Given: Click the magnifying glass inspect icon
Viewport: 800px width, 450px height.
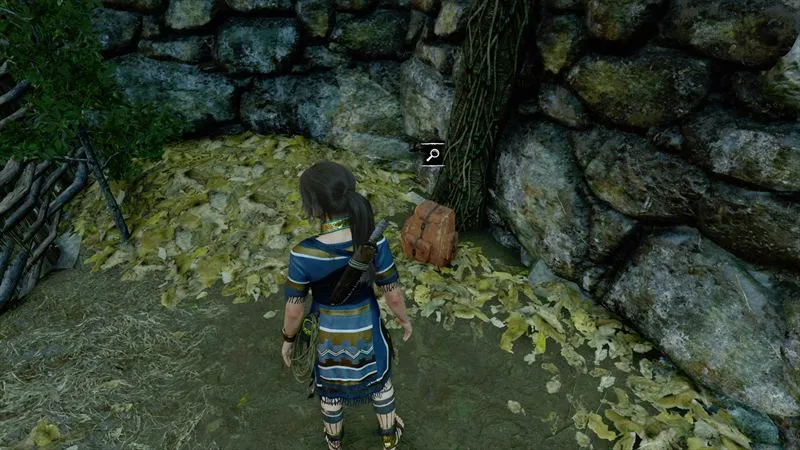Looking at the screenshot, I should 432,154.
